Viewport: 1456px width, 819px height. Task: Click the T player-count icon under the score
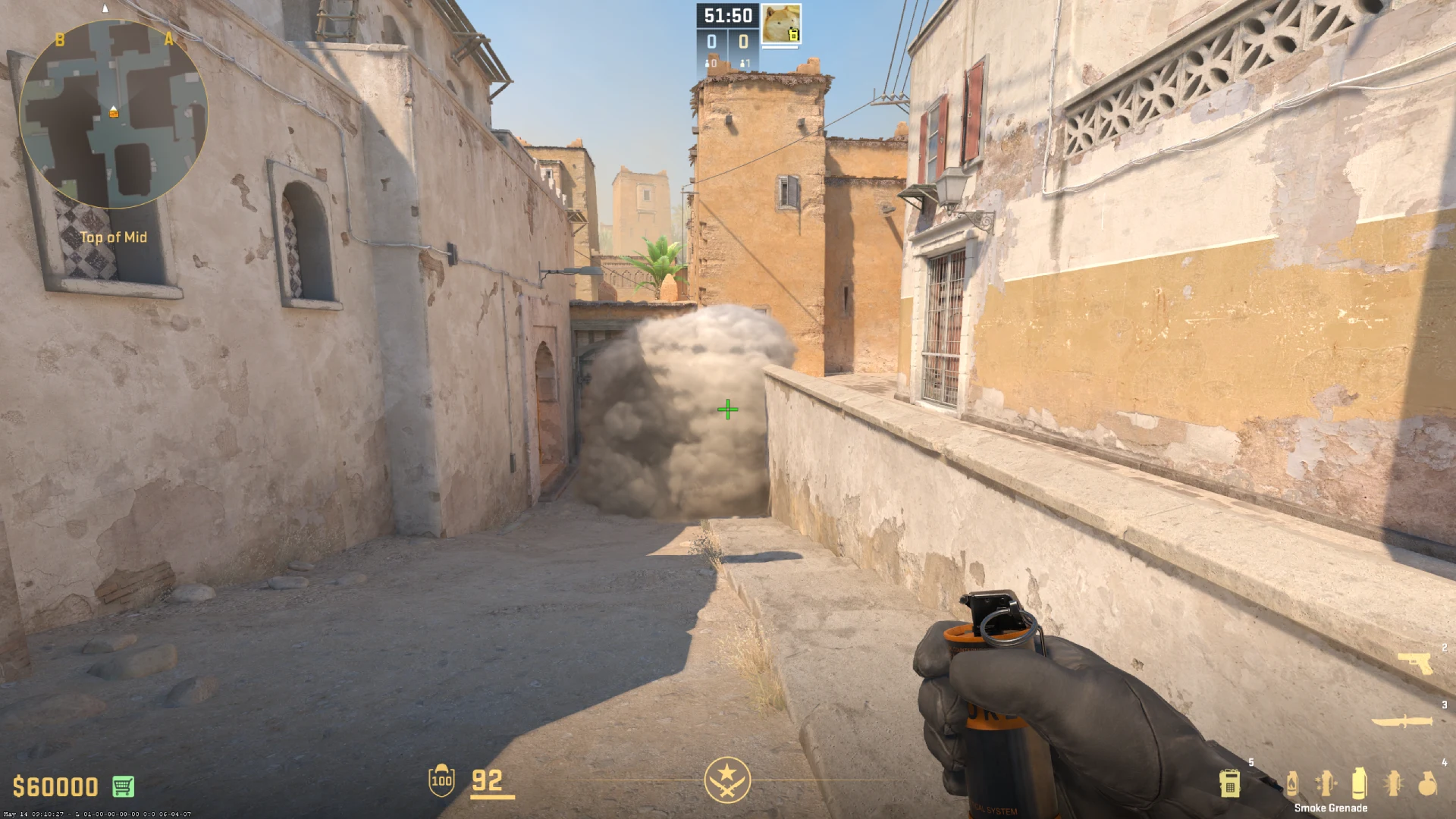pos(742,64)
